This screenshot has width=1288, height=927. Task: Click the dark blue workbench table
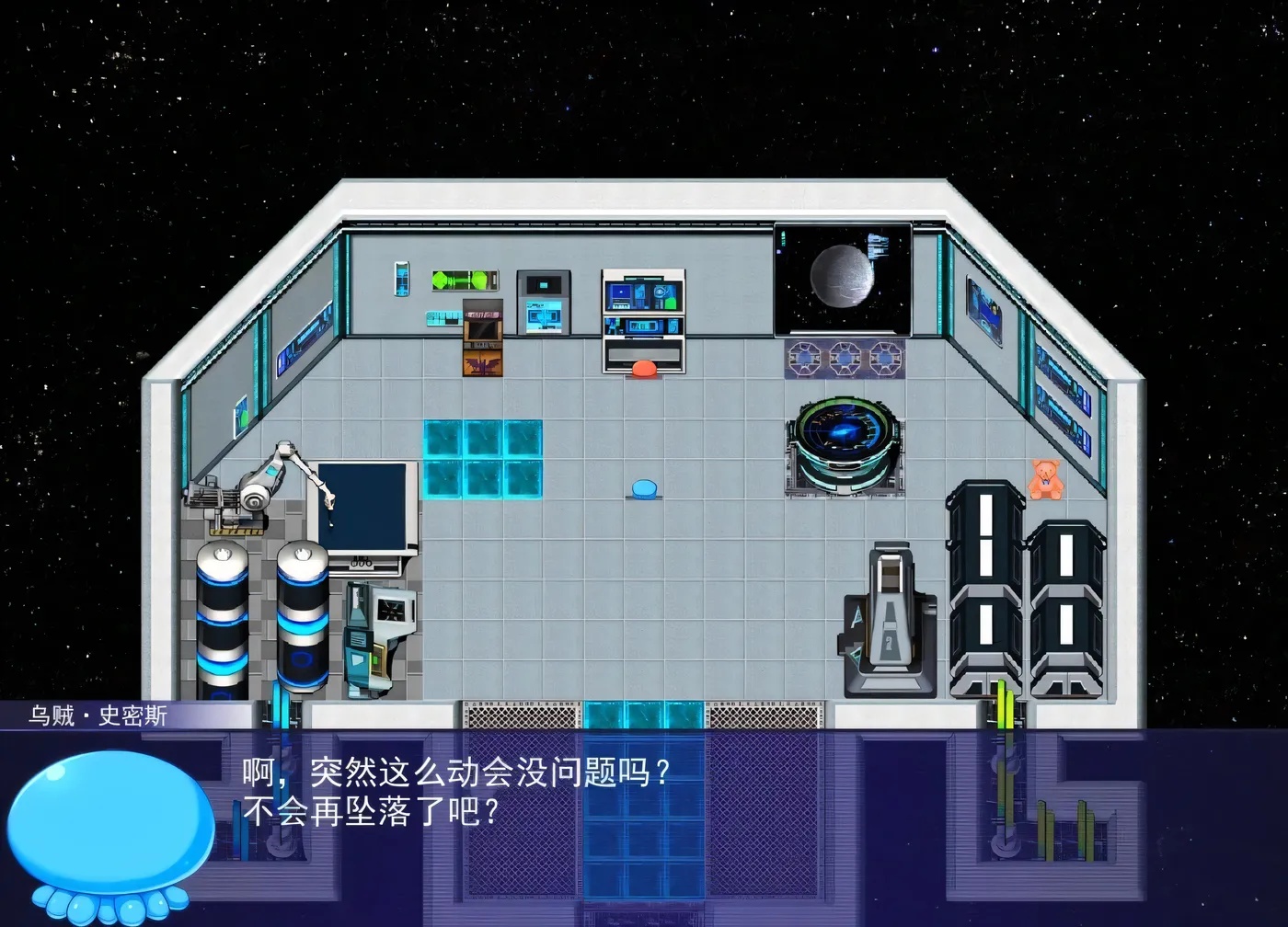tap(363, 506)
